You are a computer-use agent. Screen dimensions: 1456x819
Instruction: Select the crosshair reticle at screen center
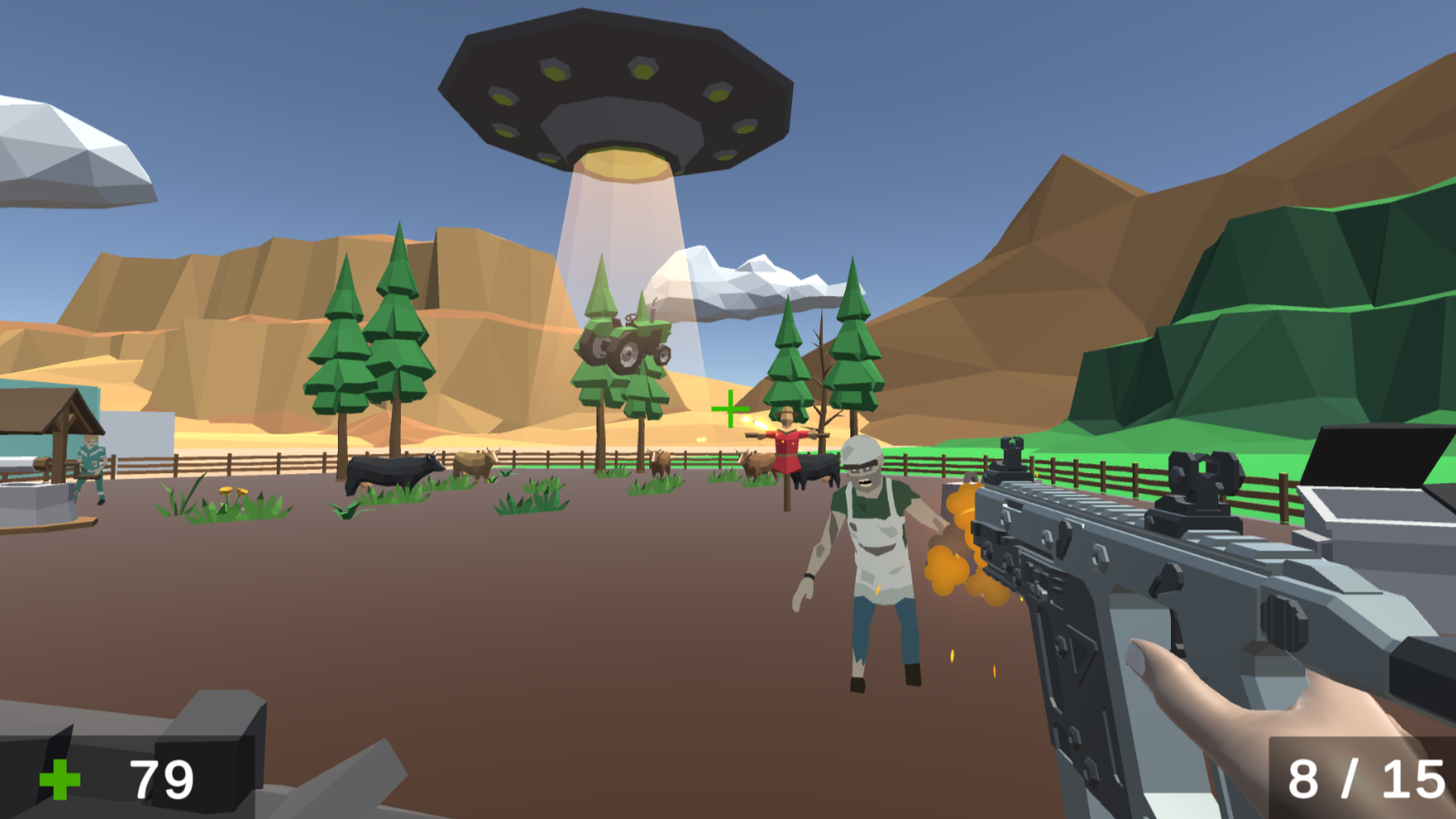730,408
